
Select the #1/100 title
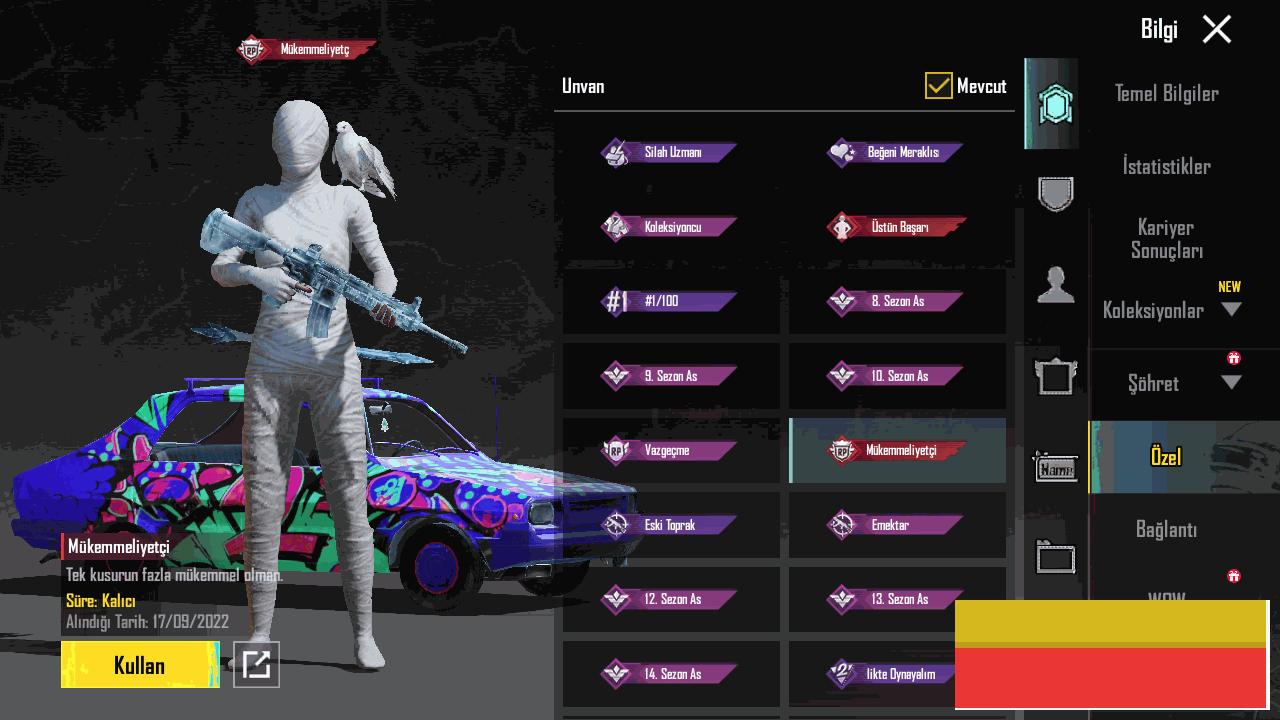point(670,301)
